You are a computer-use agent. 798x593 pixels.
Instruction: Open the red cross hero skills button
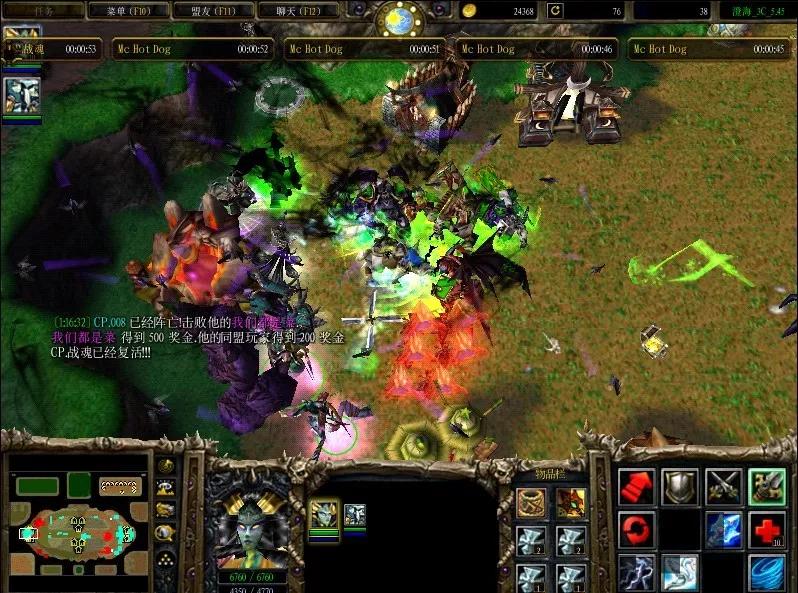click(767, 529)
